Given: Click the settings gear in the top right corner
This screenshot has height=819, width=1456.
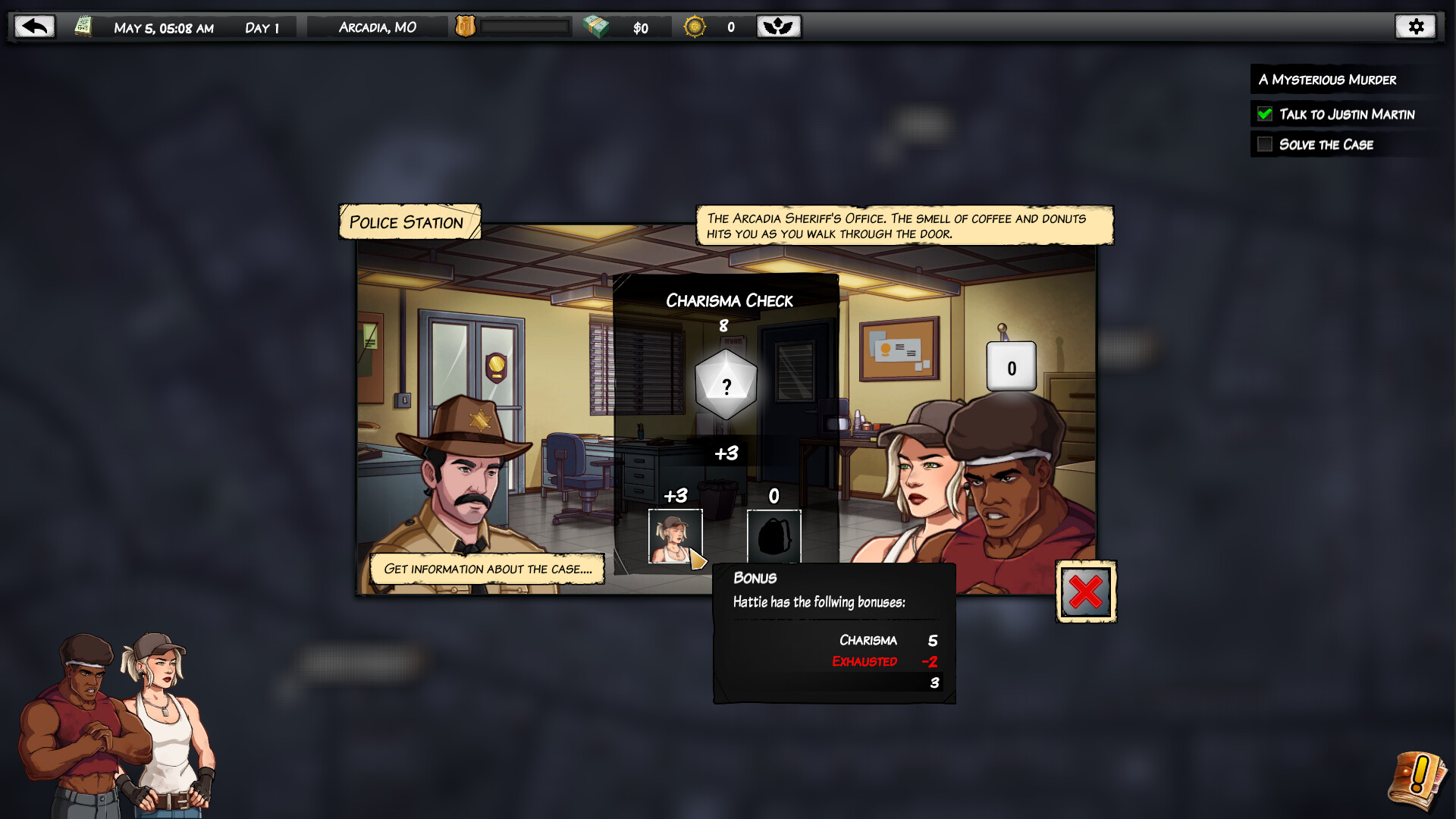Looking at the screenshot, I should click(1417, 25).
